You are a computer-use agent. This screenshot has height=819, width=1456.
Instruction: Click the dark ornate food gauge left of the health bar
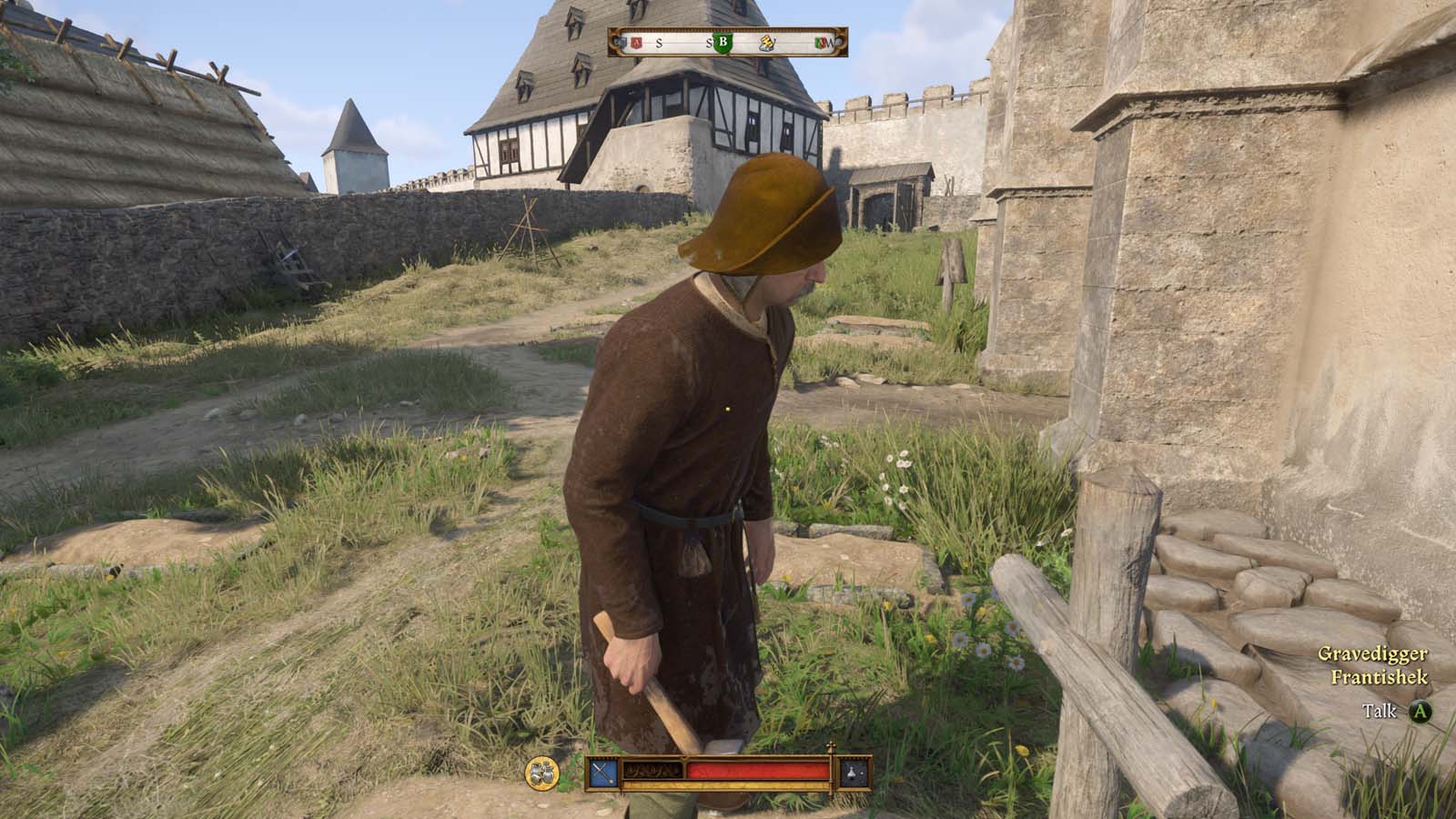[653, 770]
